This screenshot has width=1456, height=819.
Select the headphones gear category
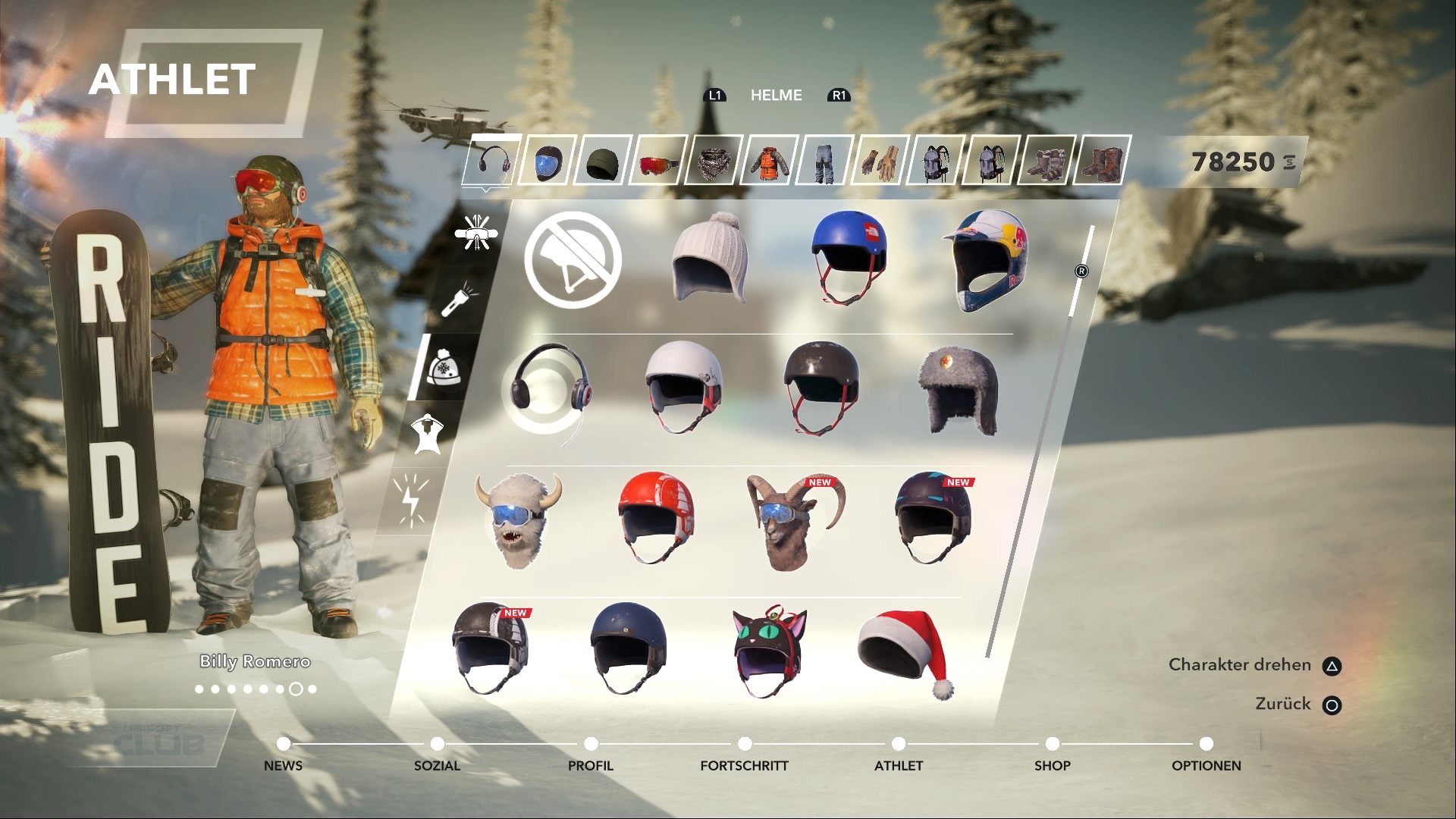[493, 163]
